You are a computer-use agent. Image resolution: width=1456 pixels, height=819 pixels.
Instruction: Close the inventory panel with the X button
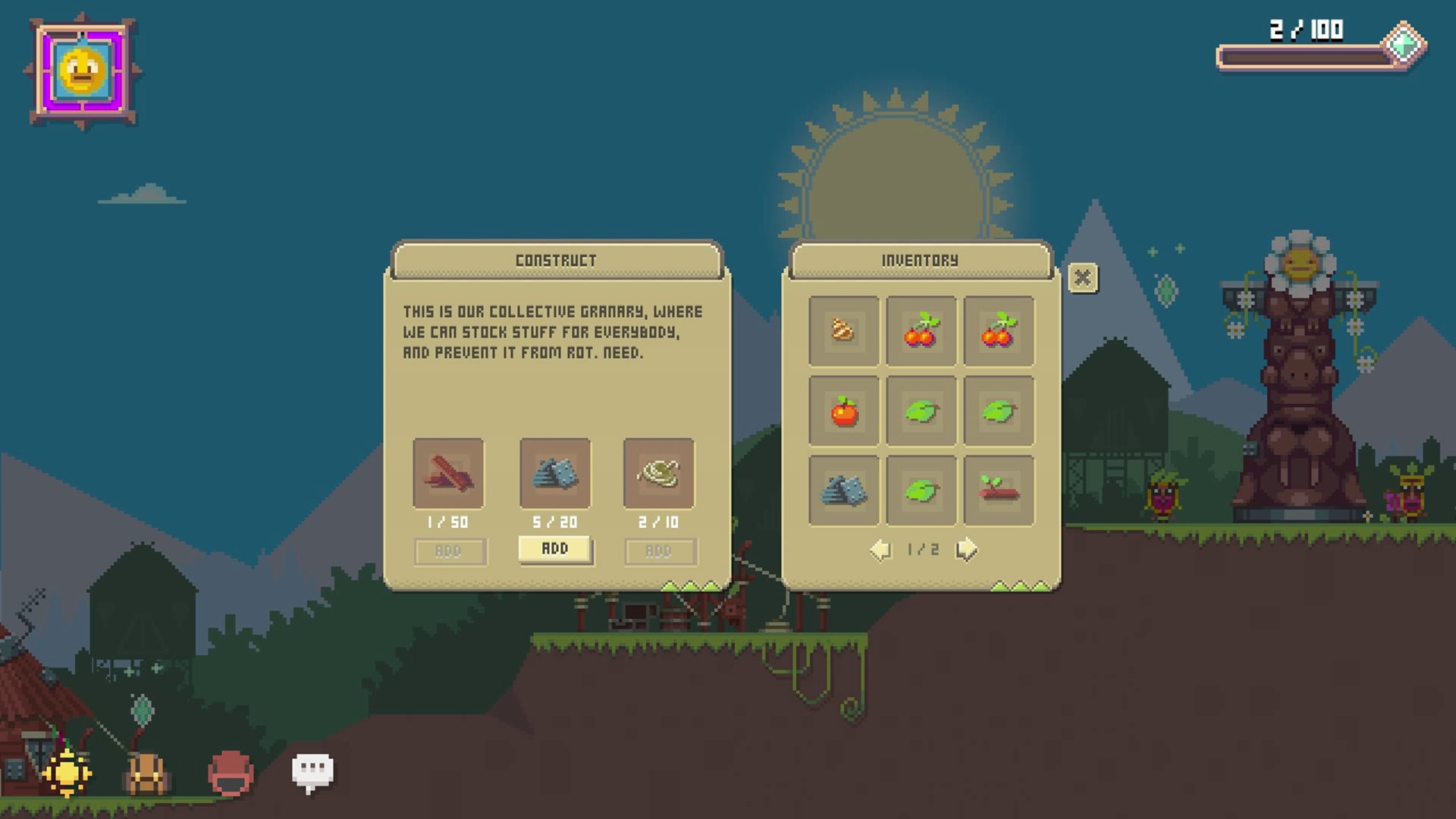[x=1082, y=278]
